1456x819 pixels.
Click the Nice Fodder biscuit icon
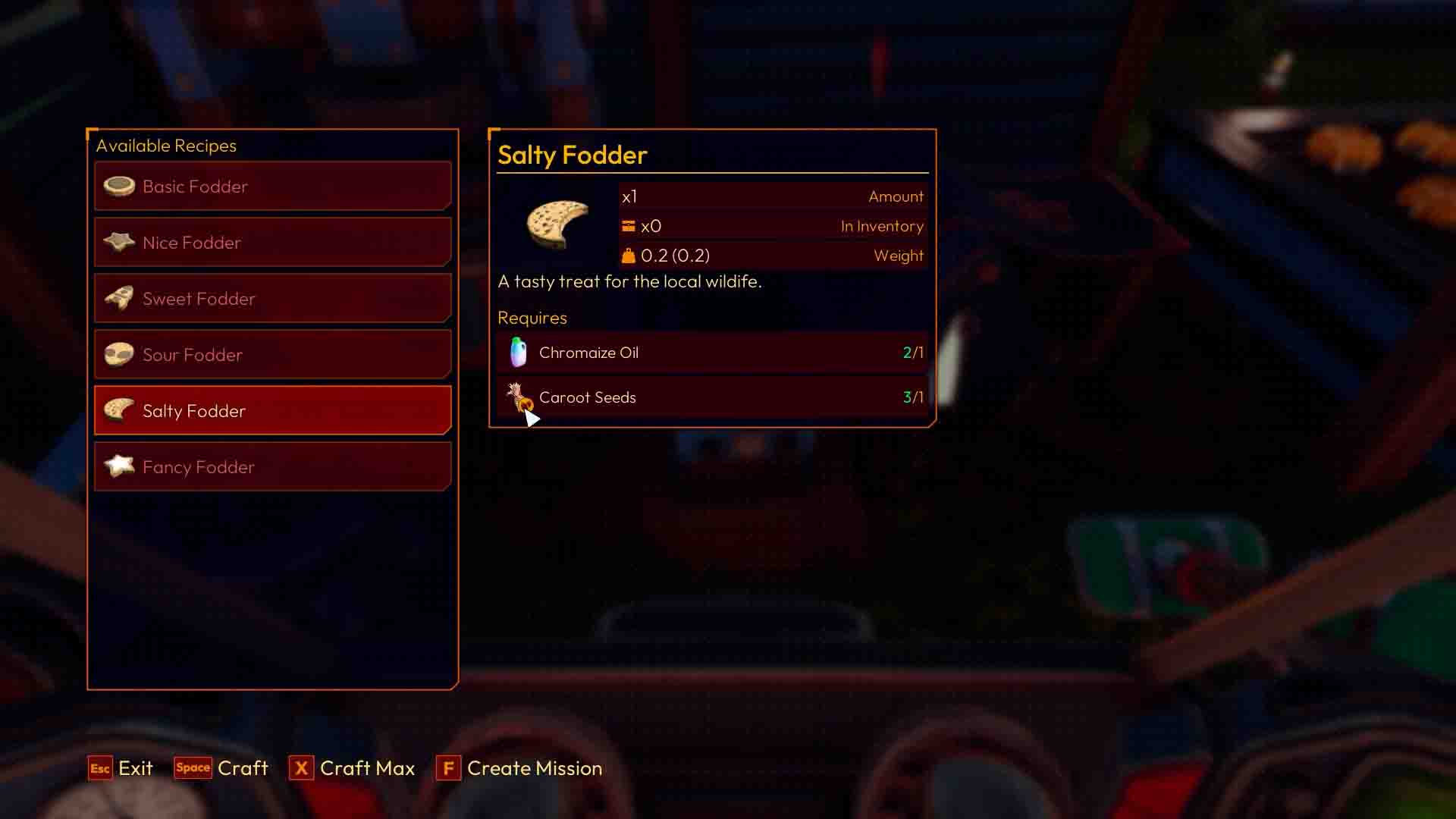pyautogui.click(x=120, y=242)
